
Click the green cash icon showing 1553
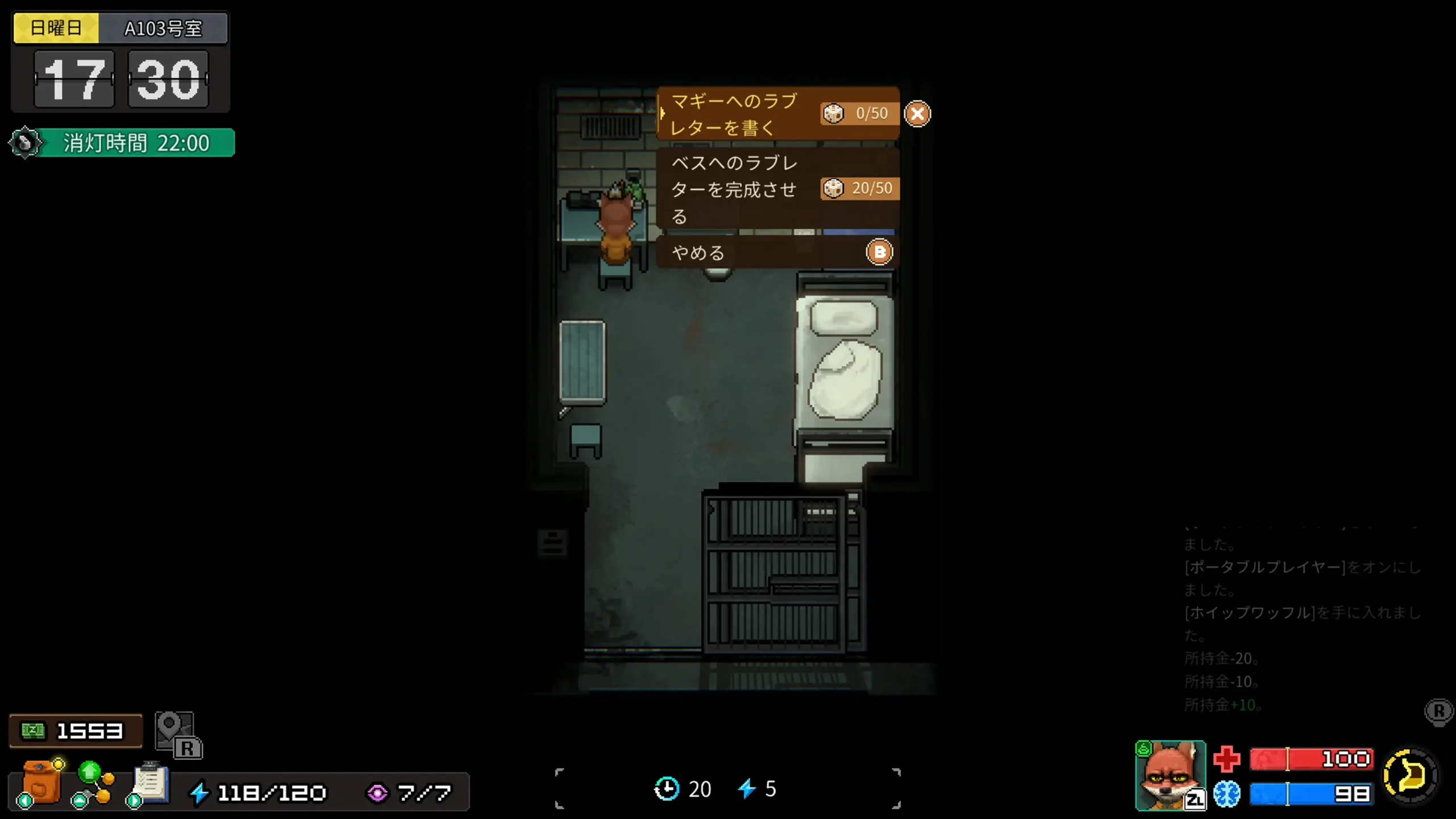pos(35,730)
